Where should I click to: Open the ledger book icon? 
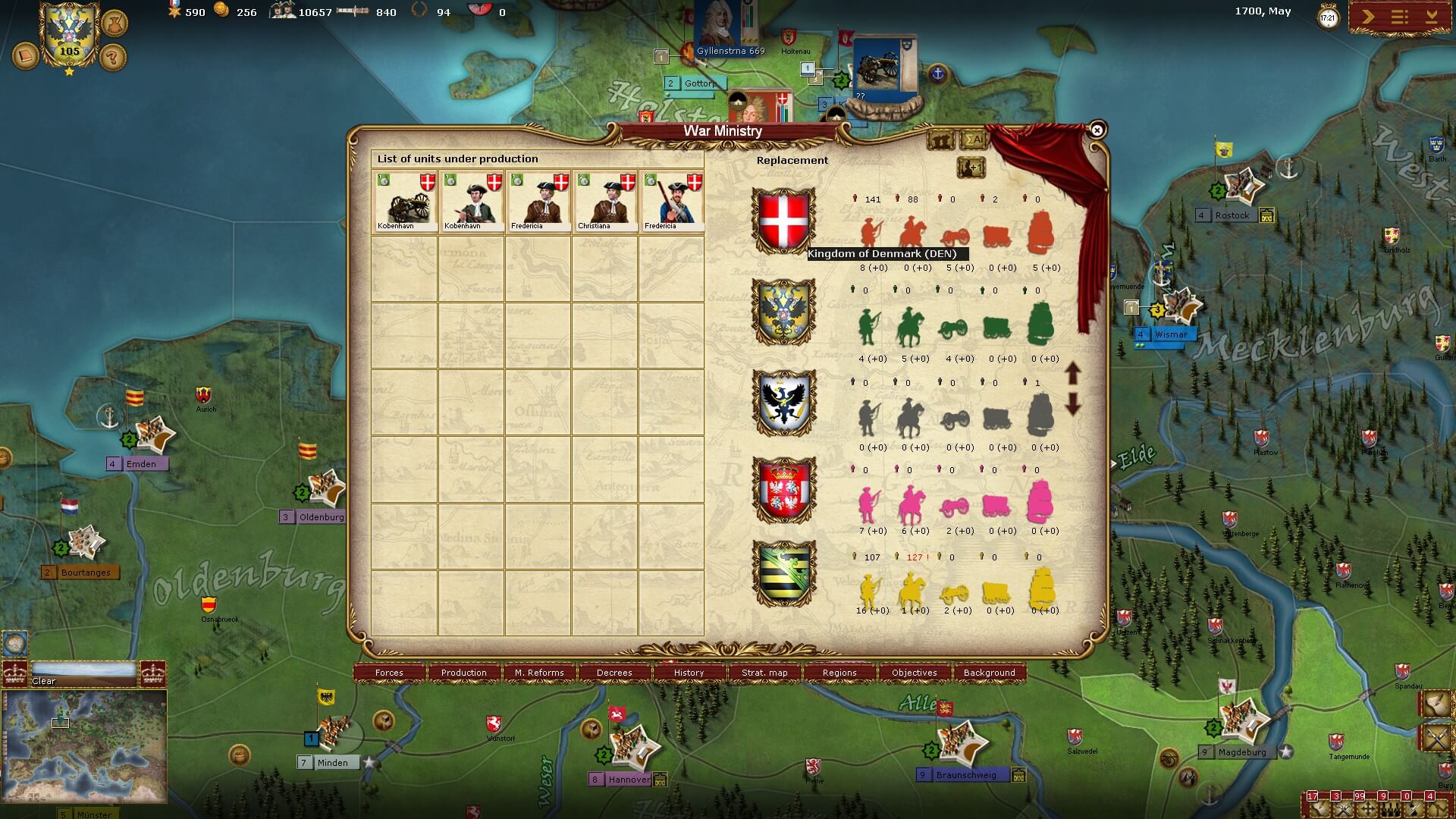coord(26,57)
